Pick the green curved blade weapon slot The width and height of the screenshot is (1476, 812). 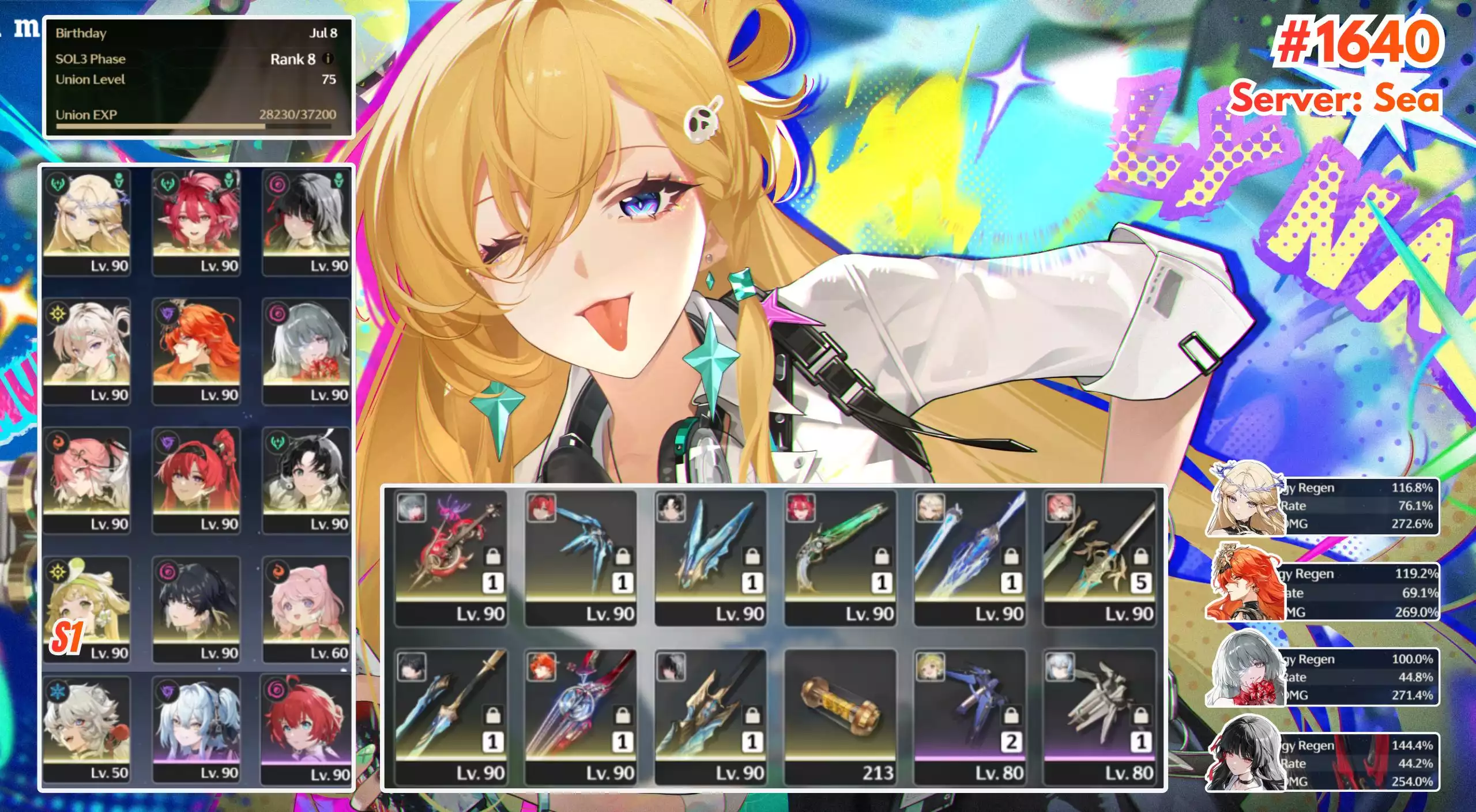pyautogui.click(x=840, y=557)
